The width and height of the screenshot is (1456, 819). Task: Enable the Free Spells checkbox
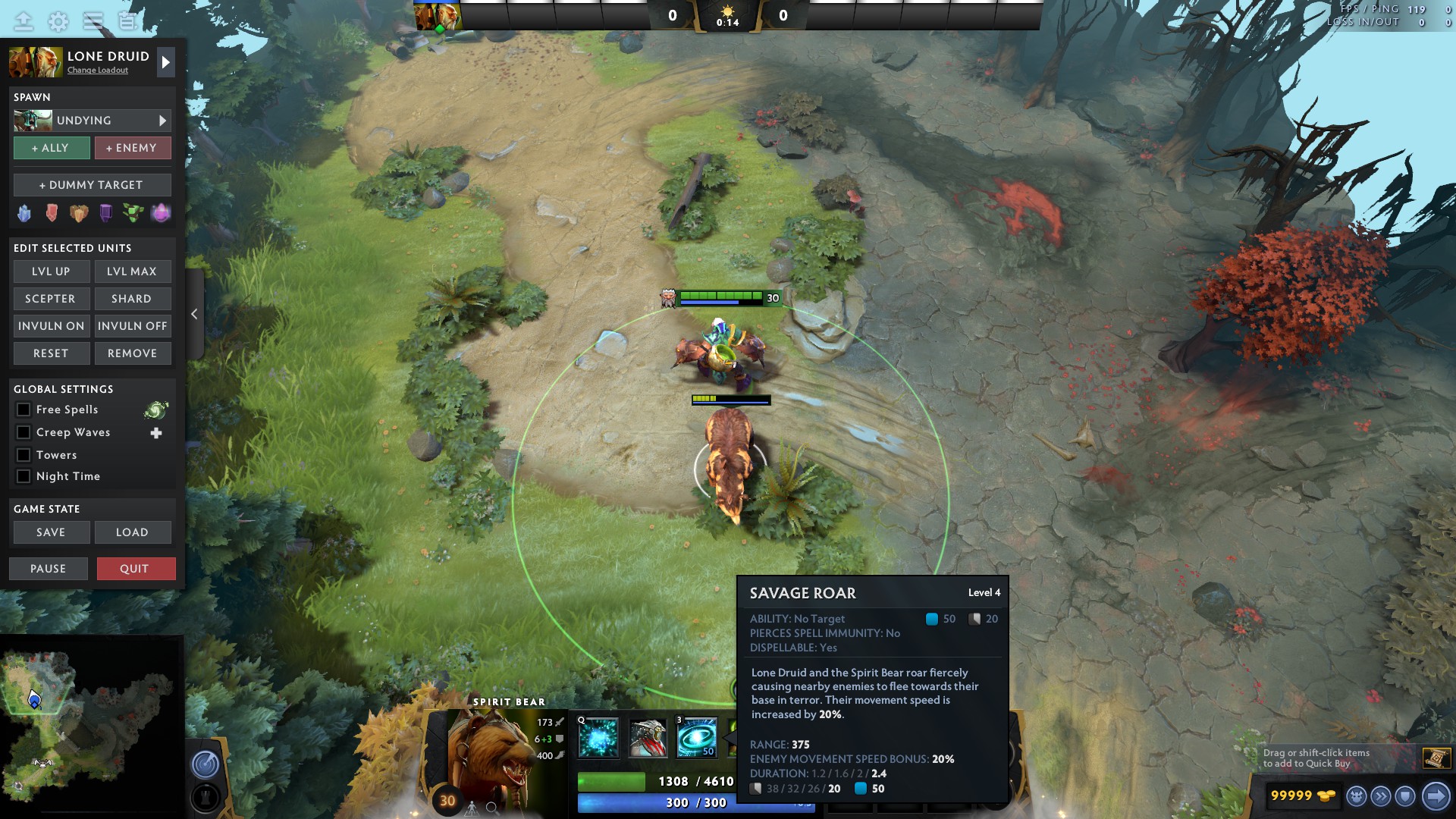click(24, 409)
